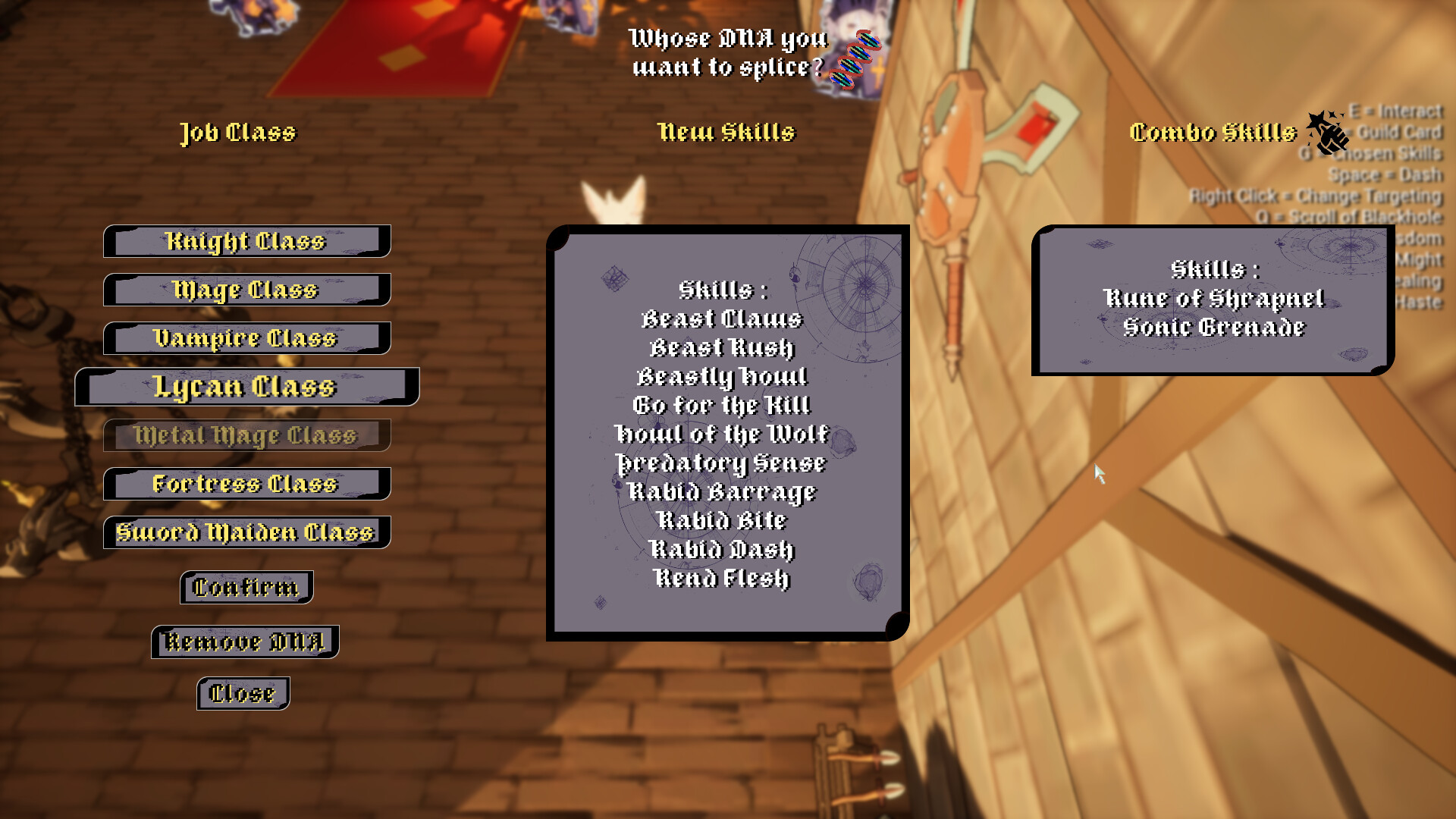Viewport: 1456px width, 819px height.
Task: Click the grayed-out Metal Mage Class
Action: pyautogui.click(x=245, y=435)
